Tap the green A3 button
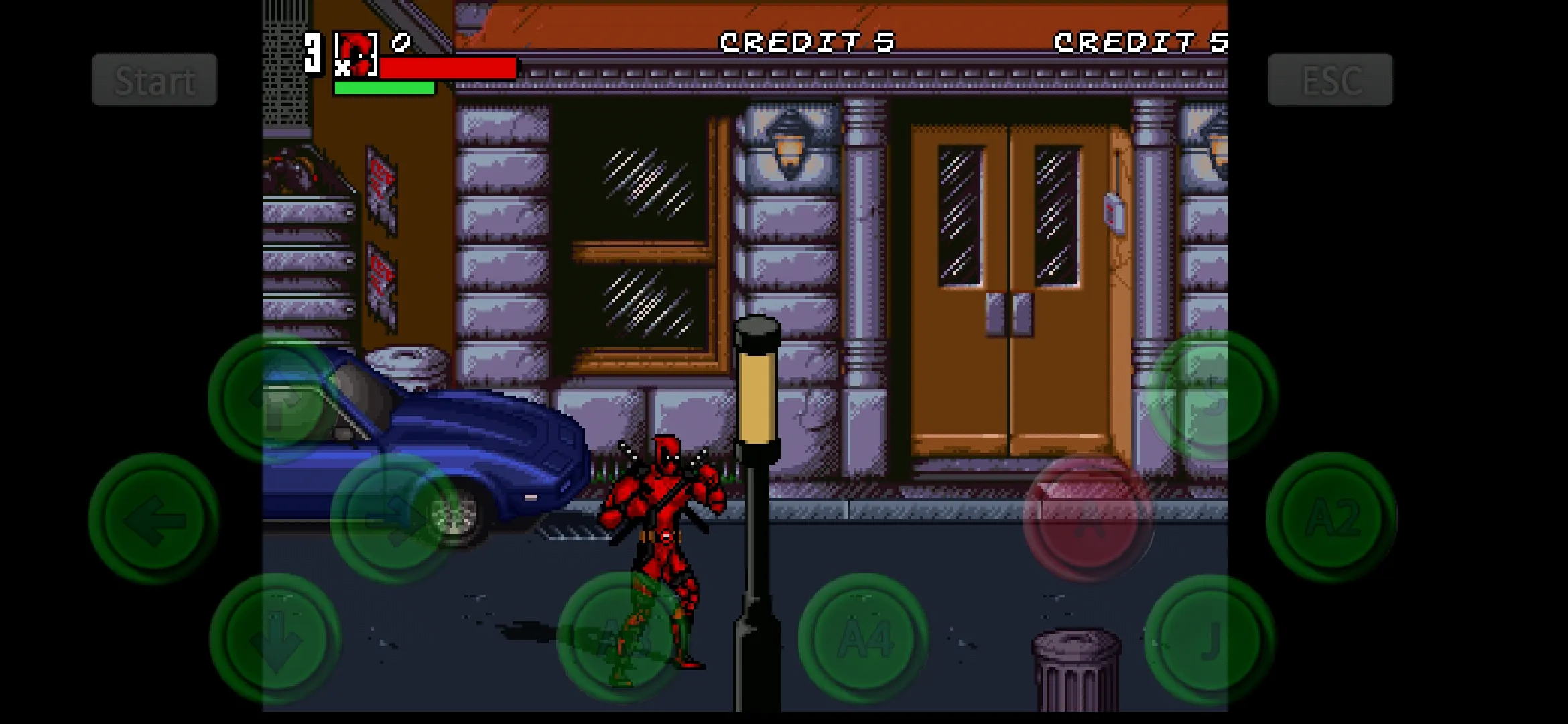Image resolution: width=1568 pixels, height=724 pixels. tap(622, 638)
